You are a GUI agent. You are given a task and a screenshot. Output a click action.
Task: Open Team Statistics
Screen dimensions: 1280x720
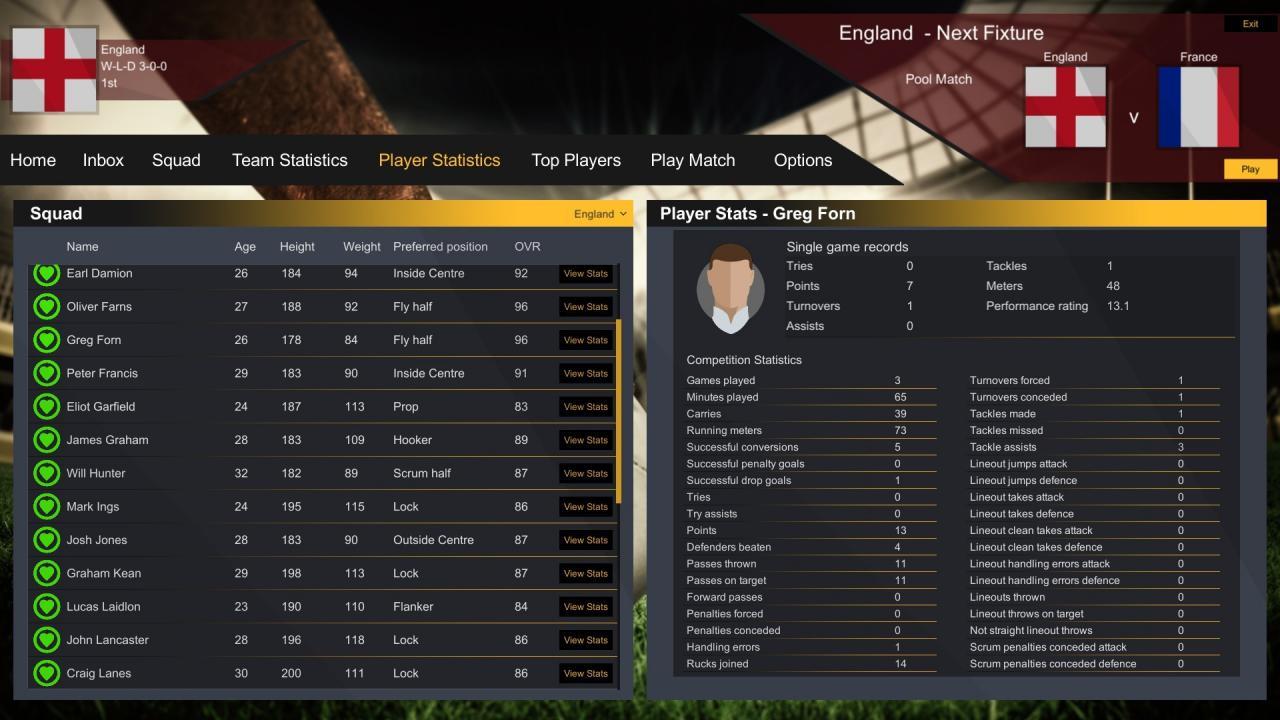tap(290, 160)
